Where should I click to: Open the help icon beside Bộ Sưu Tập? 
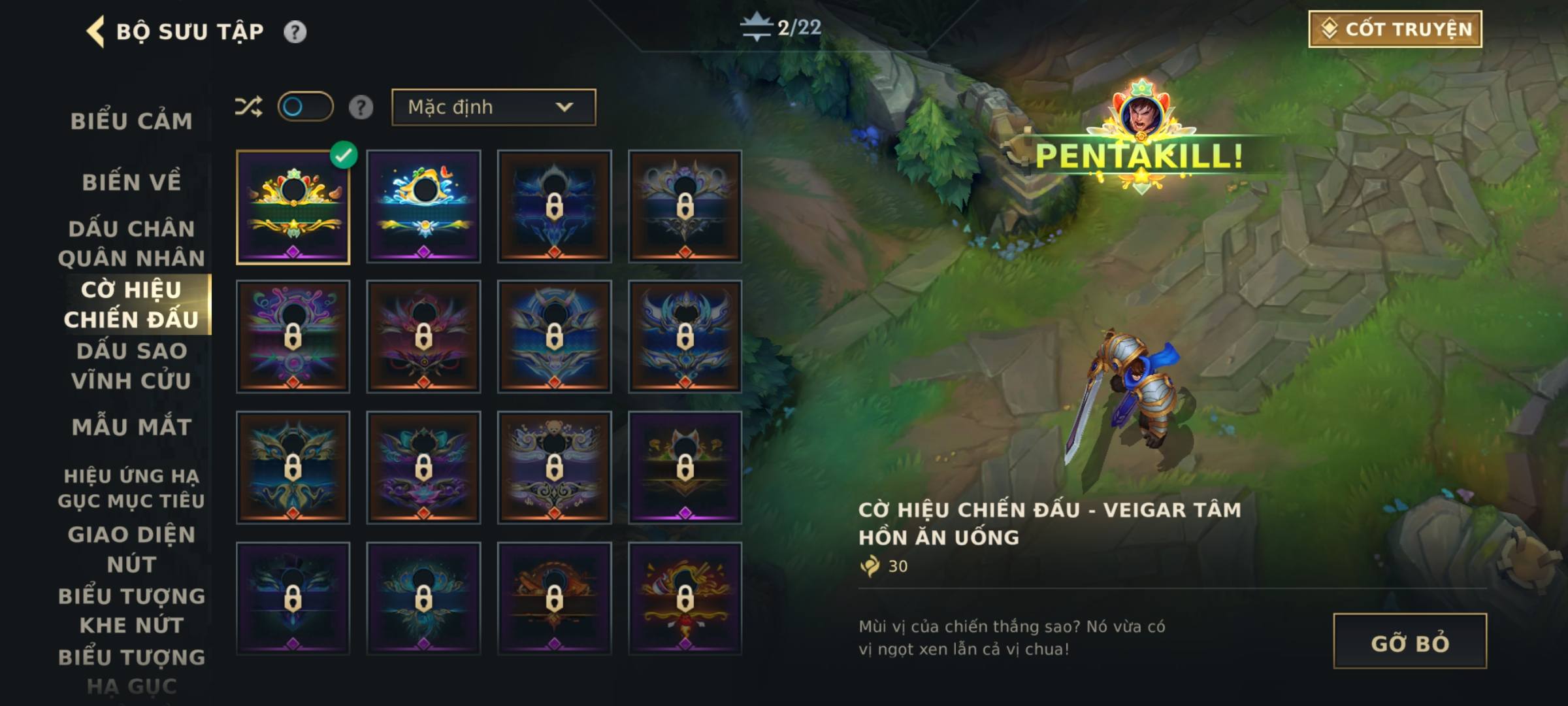(x=295, y=31)
